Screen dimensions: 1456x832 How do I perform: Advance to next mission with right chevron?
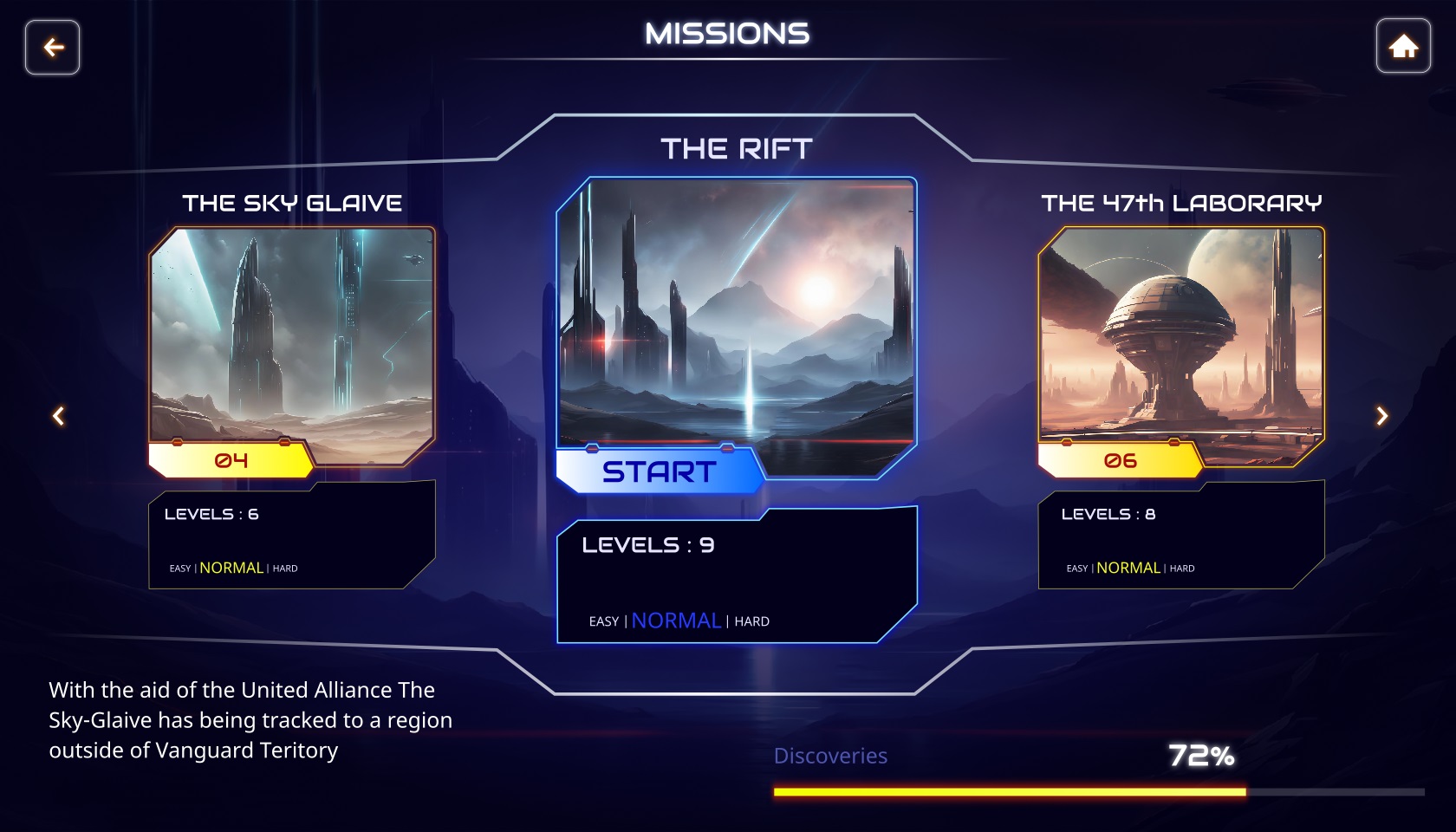(1381, 417)
